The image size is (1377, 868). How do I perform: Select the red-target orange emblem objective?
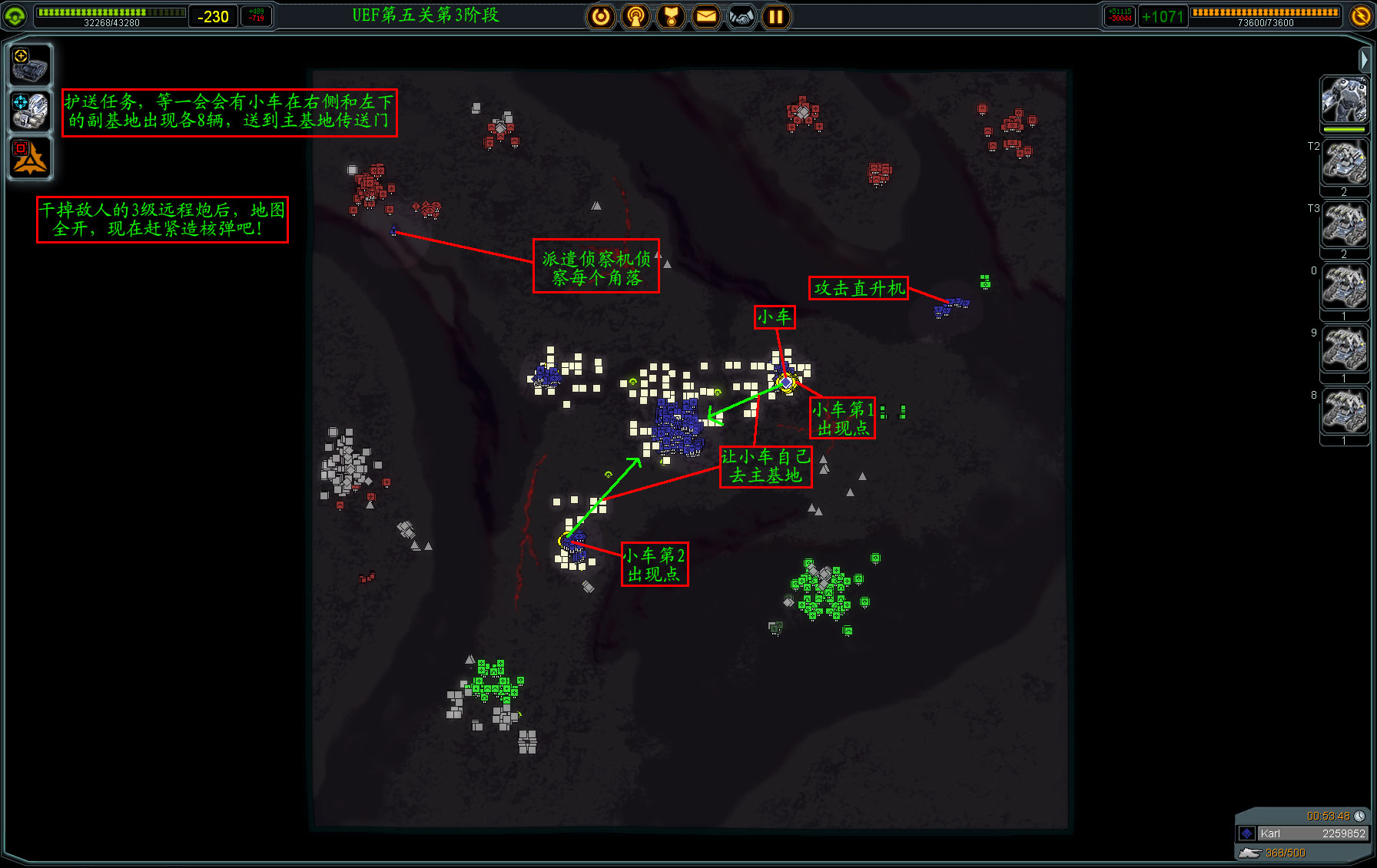coord(30,157)
